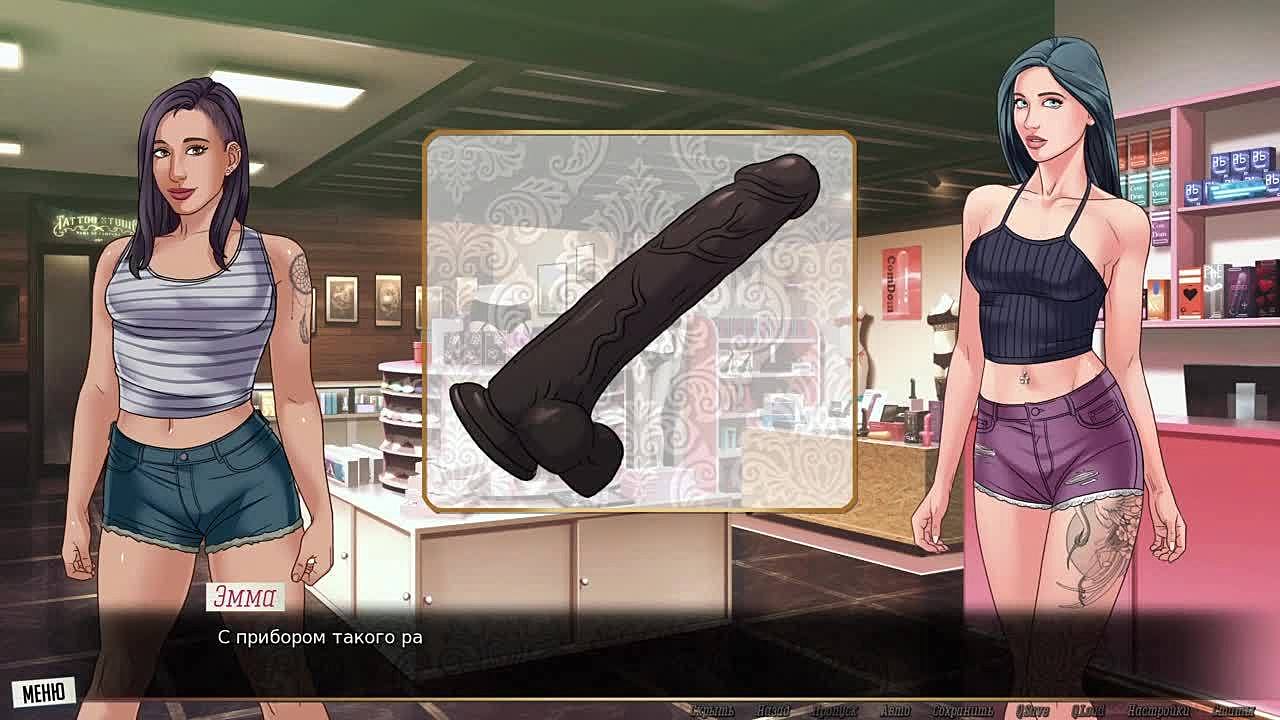1280x720 pixels.
Task: Open the Сохранить save screen
Action: 961,711
